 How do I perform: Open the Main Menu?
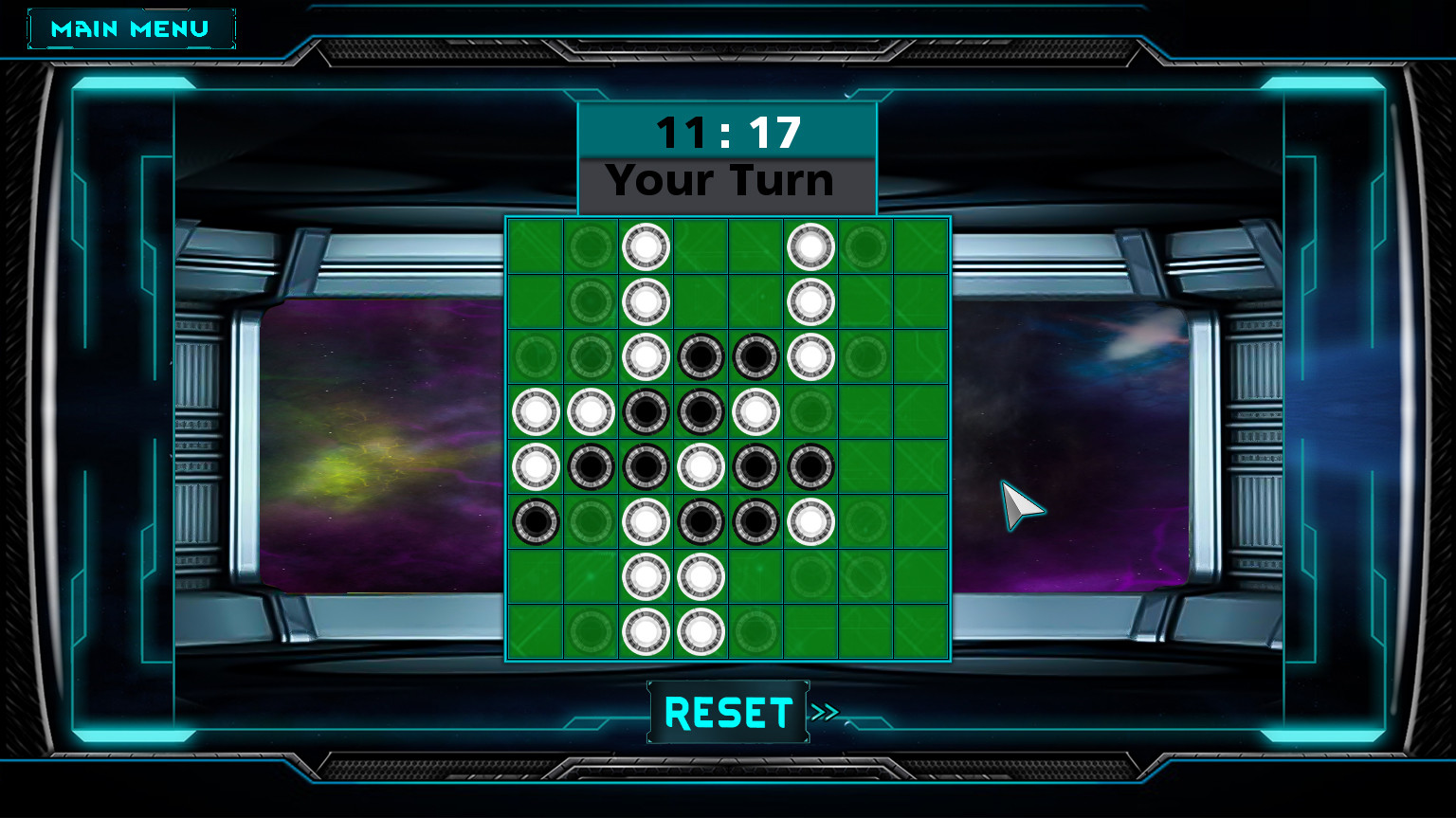click(x=131, y=27)
